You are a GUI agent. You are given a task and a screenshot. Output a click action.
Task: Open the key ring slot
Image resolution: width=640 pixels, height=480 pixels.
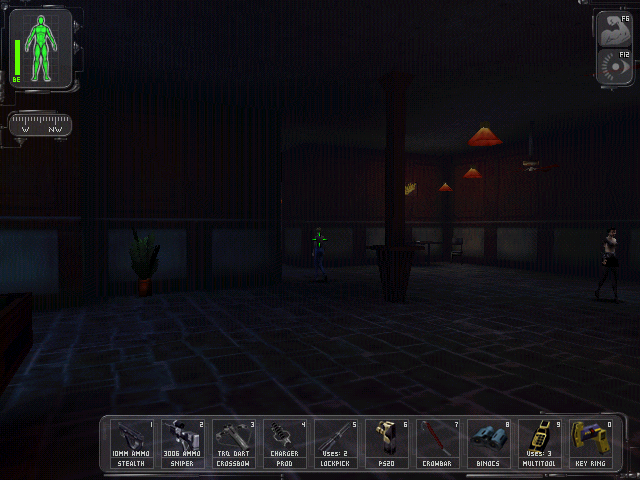(x=591, y=443)
